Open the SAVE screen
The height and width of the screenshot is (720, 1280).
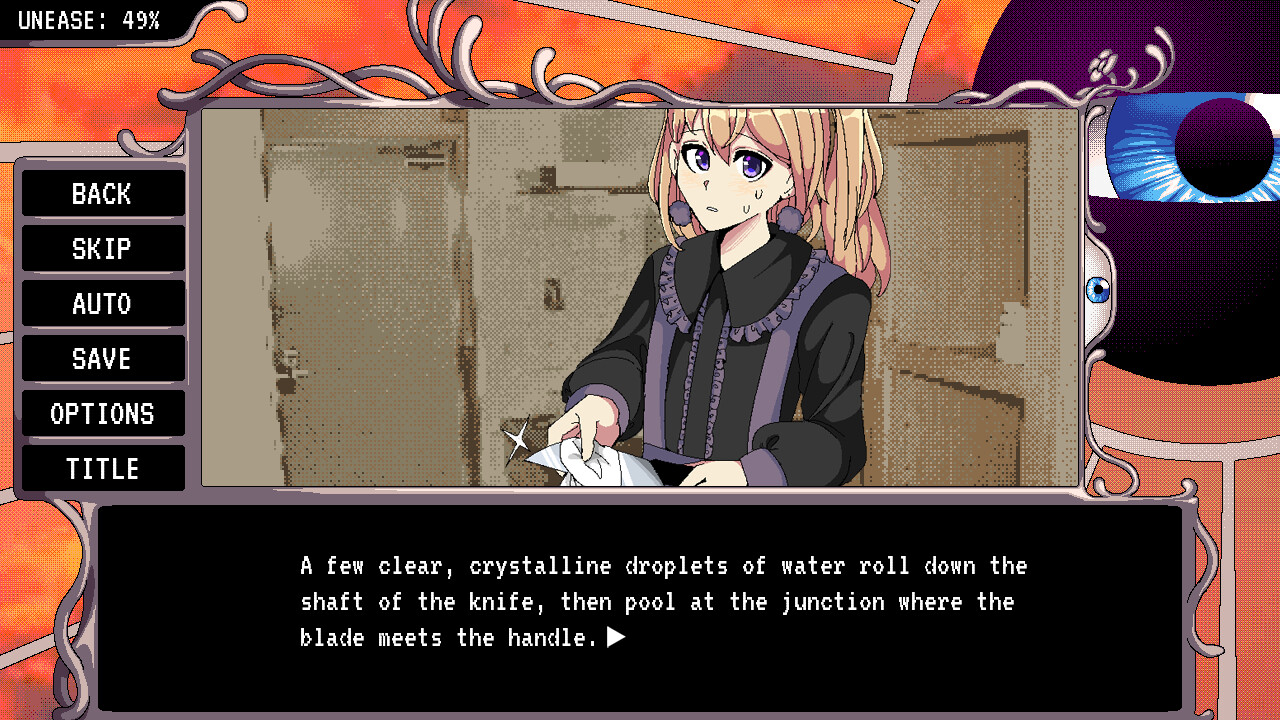[x=103, y=358]
